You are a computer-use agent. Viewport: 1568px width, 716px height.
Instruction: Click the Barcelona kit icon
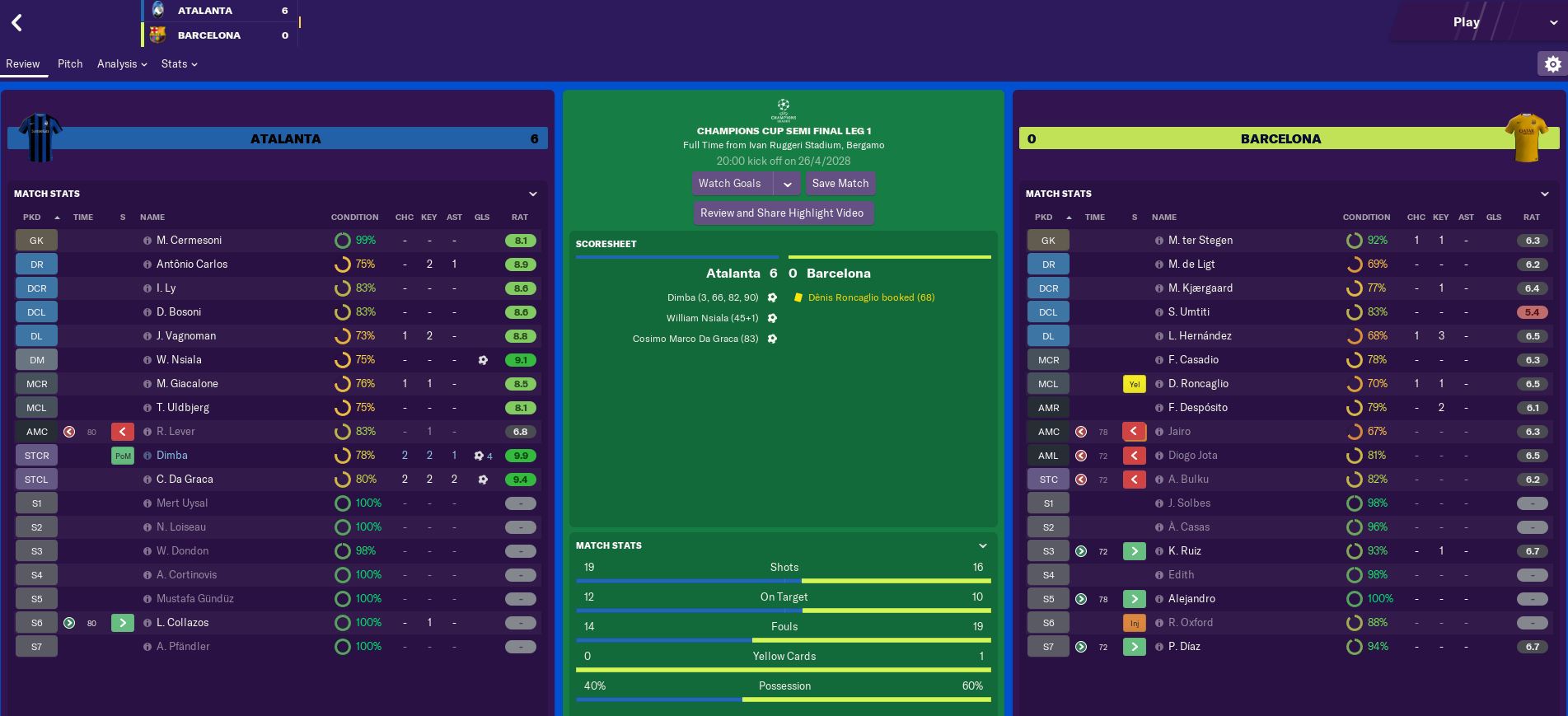tap(1528, 138)
